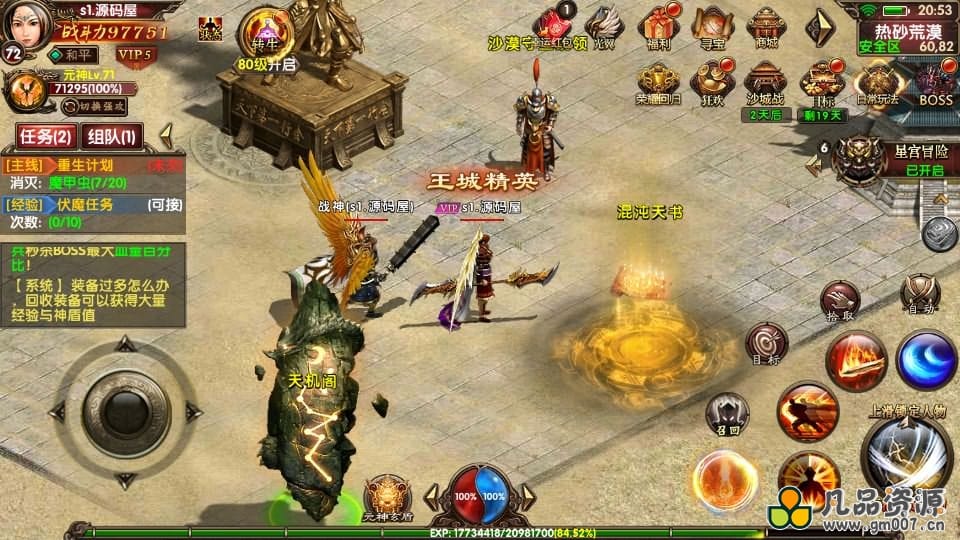The width and height of the screenshot is (960, 540).
Task: Open the 福利 welfare gift box
Action: (659, 26)
